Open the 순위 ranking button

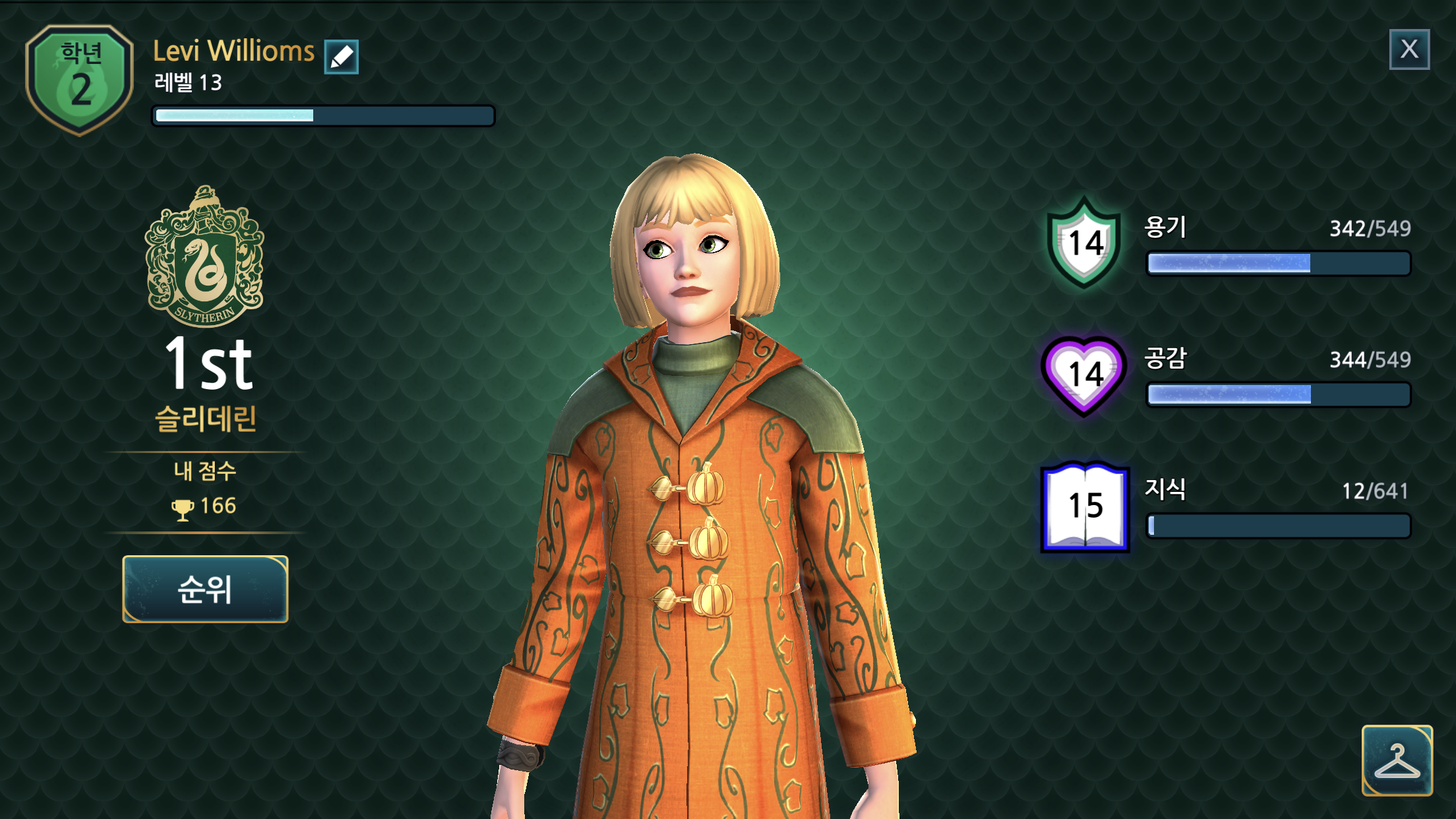[205, 589]
